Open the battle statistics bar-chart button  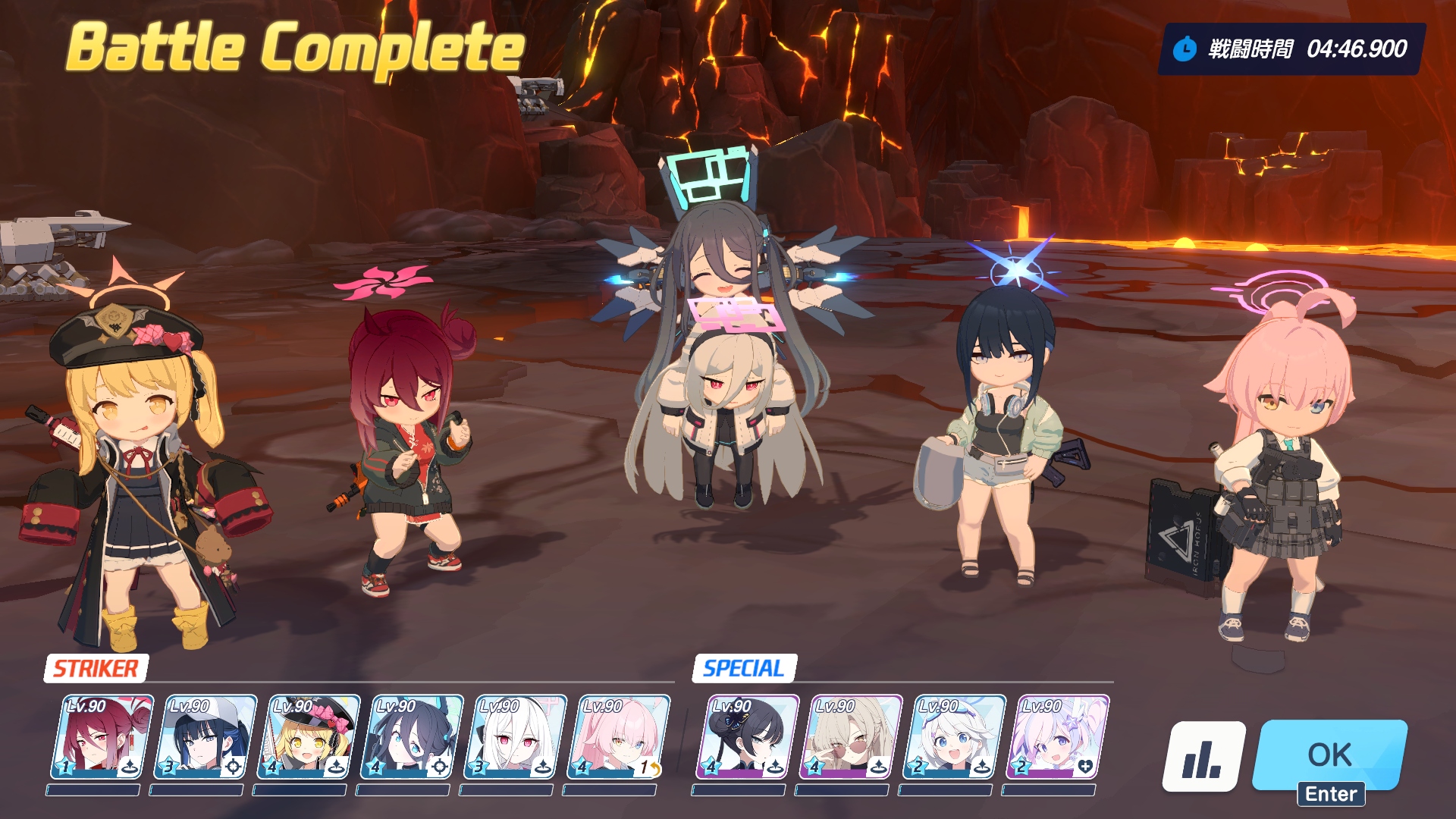click(x=1203, y=756)
